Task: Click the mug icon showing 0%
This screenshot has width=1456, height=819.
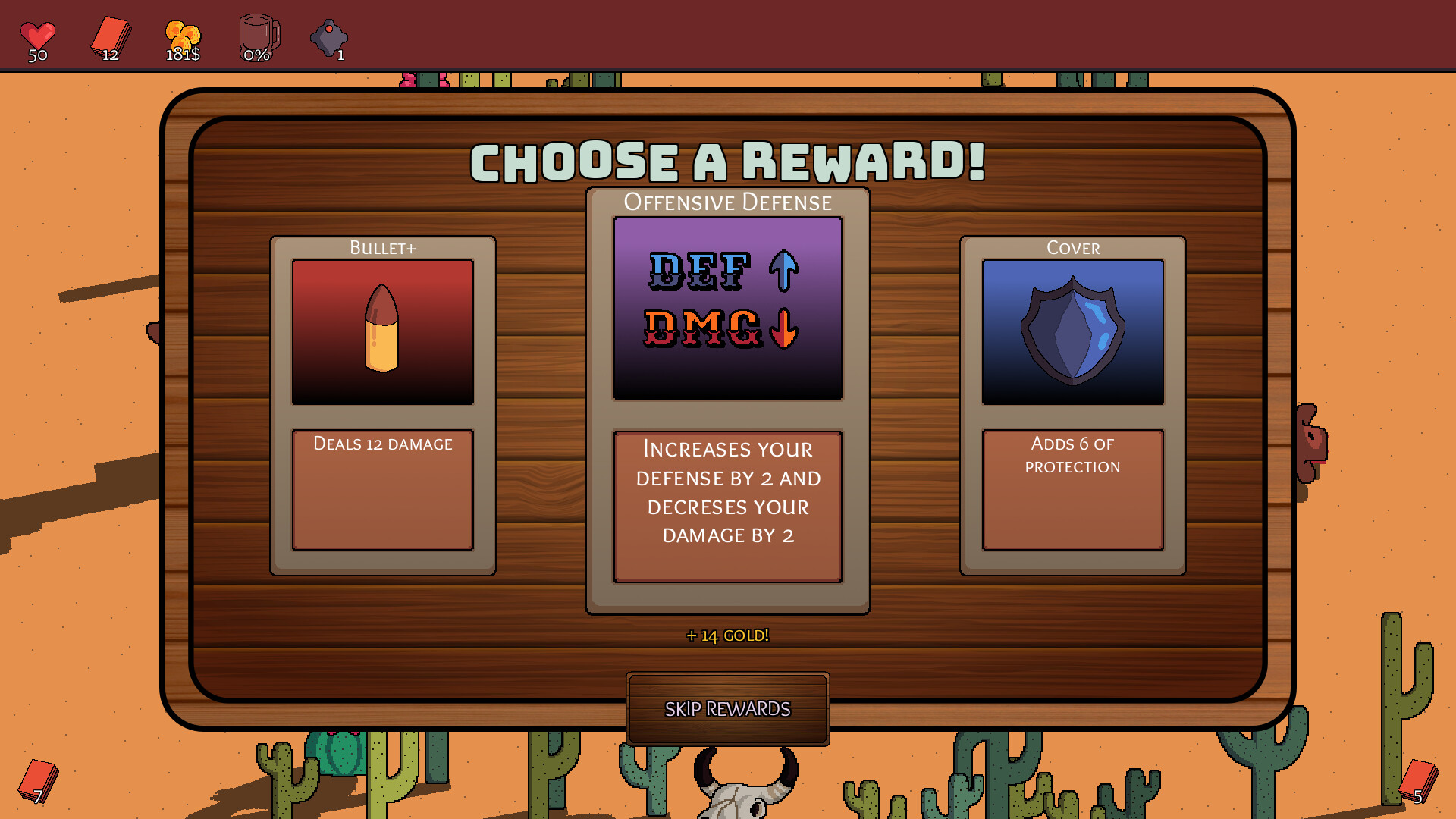Action: pos(256,32)
